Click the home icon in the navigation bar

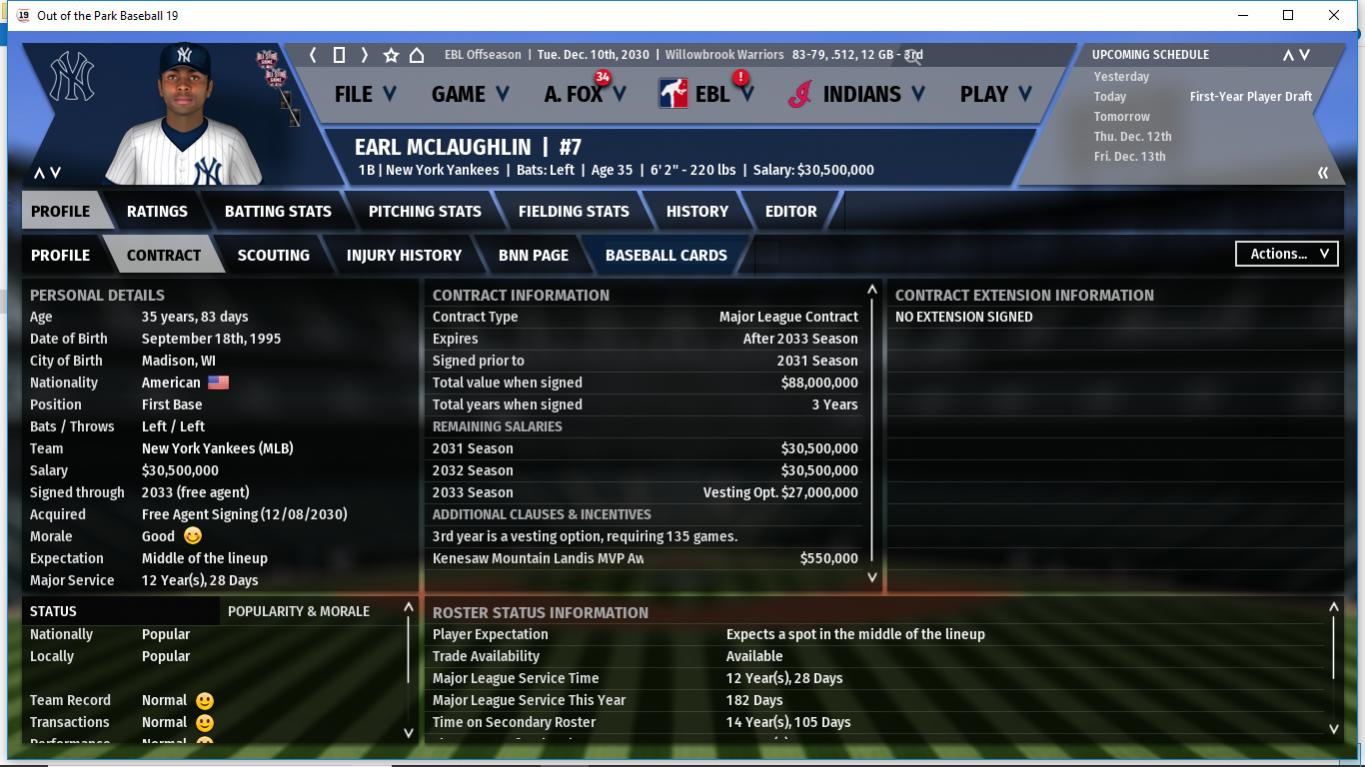tap(417, 55)
